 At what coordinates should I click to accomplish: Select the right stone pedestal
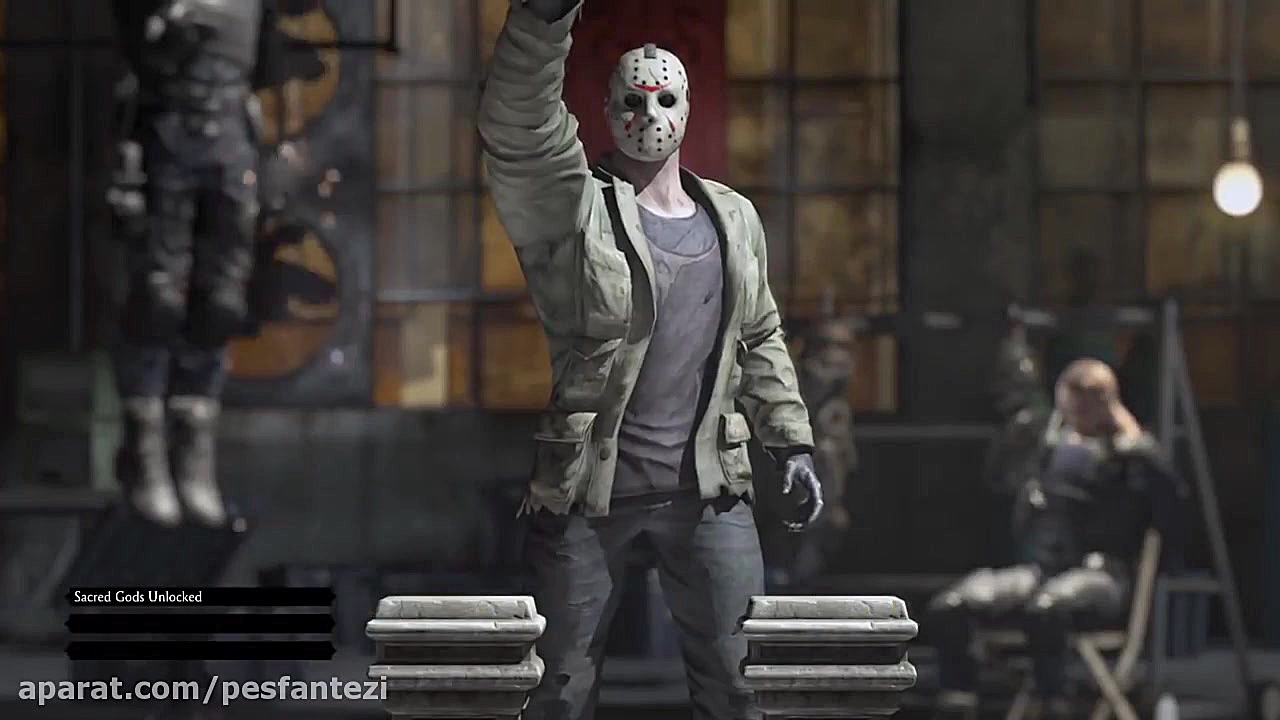(x=830, y=645)
